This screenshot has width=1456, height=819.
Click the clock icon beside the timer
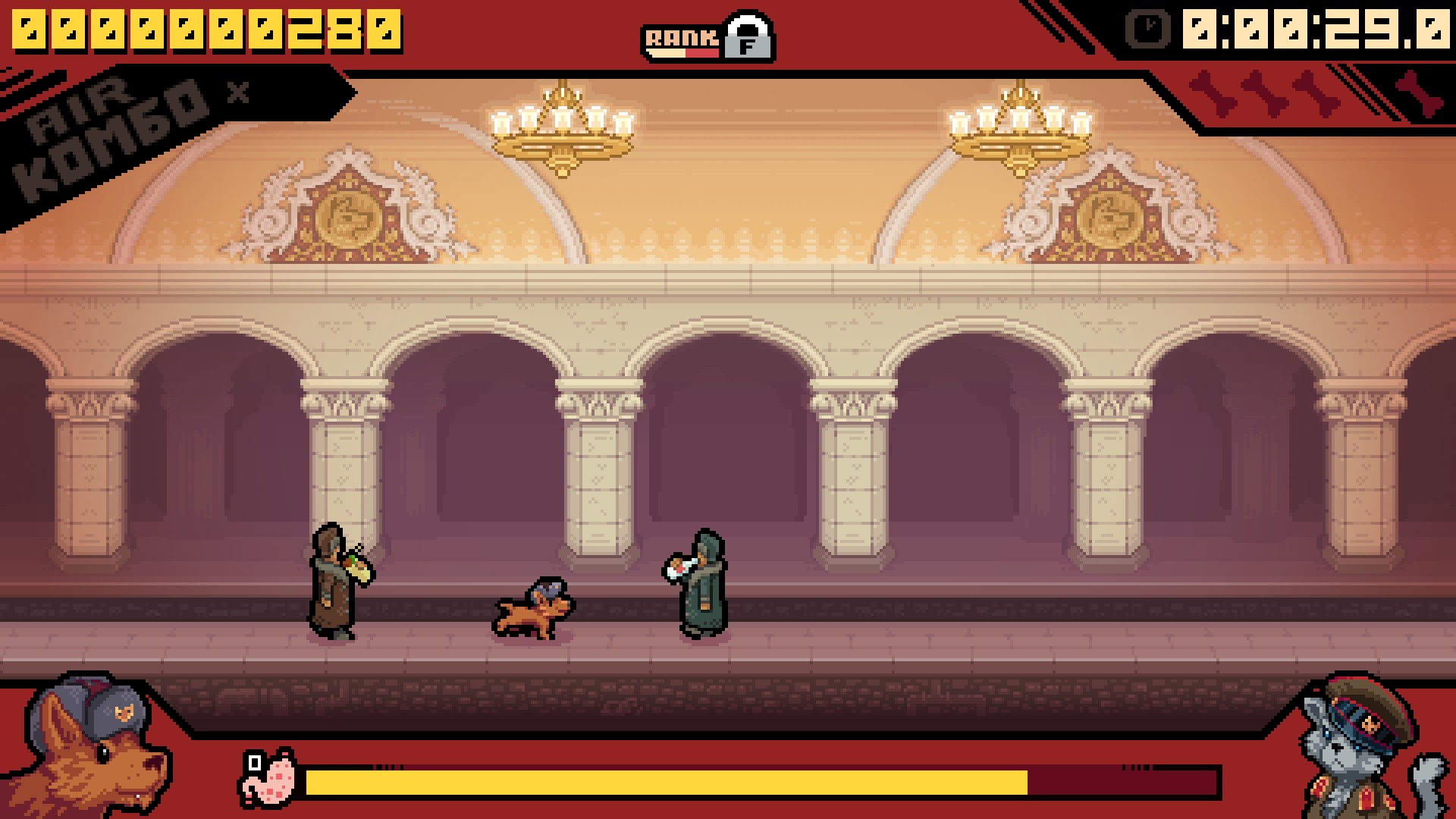pos(1147,30)
